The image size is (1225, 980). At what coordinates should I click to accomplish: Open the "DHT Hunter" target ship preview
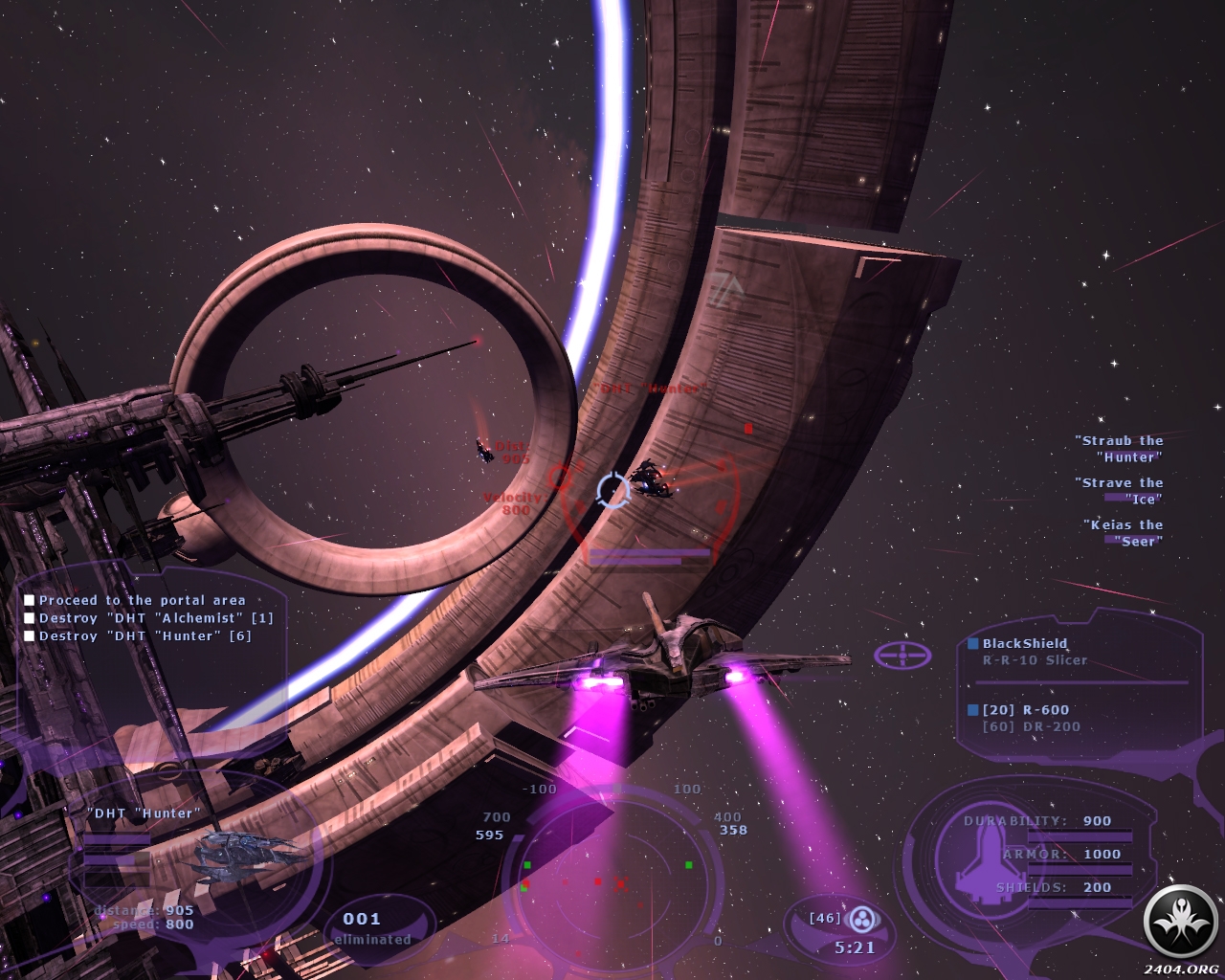(251, 850)
